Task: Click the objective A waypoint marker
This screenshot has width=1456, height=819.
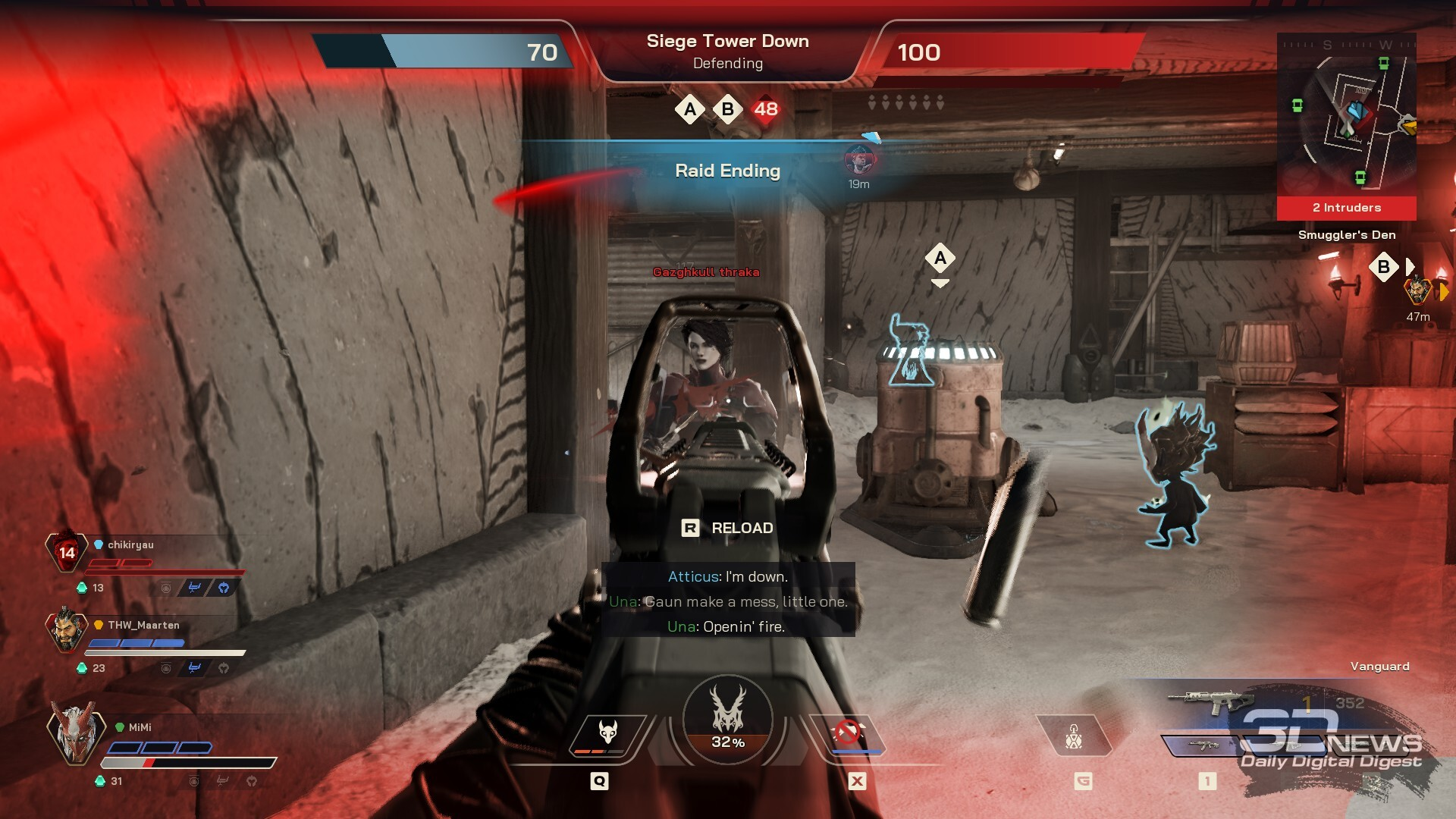Action: point(940,259)
